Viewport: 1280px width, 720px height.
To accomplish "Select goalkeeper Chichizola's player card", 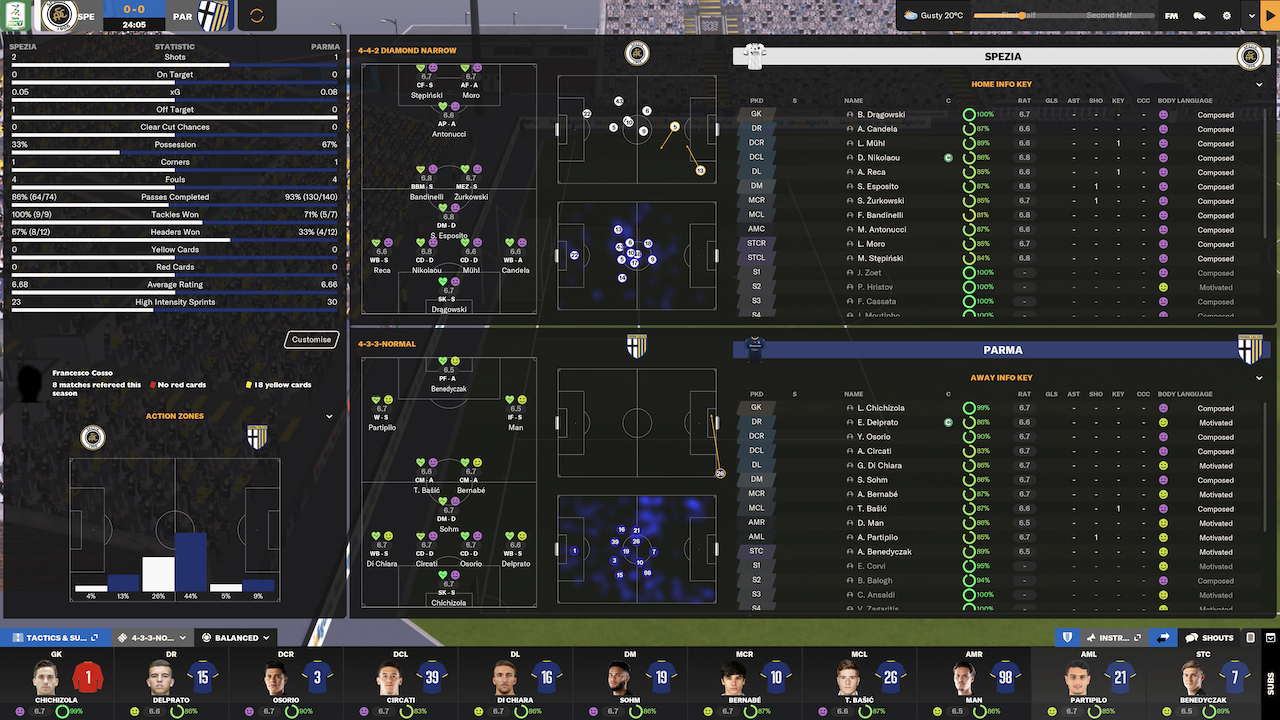I will pos(57,683).
